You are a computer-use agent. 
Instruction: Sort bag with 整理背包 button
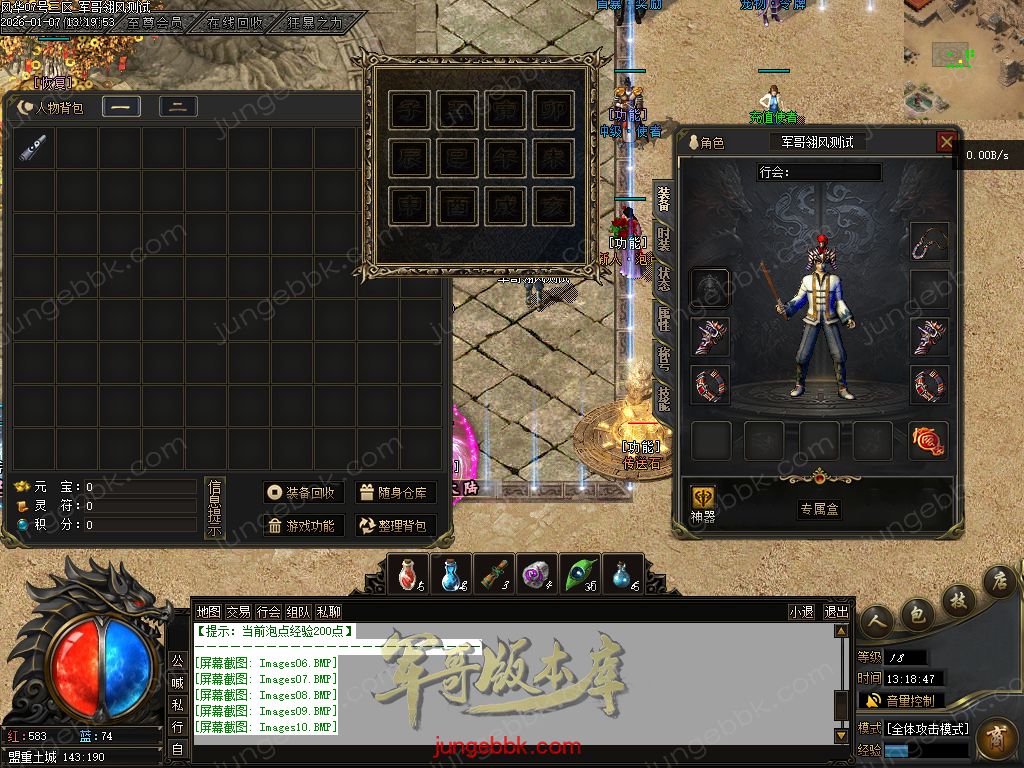[395, 526]
